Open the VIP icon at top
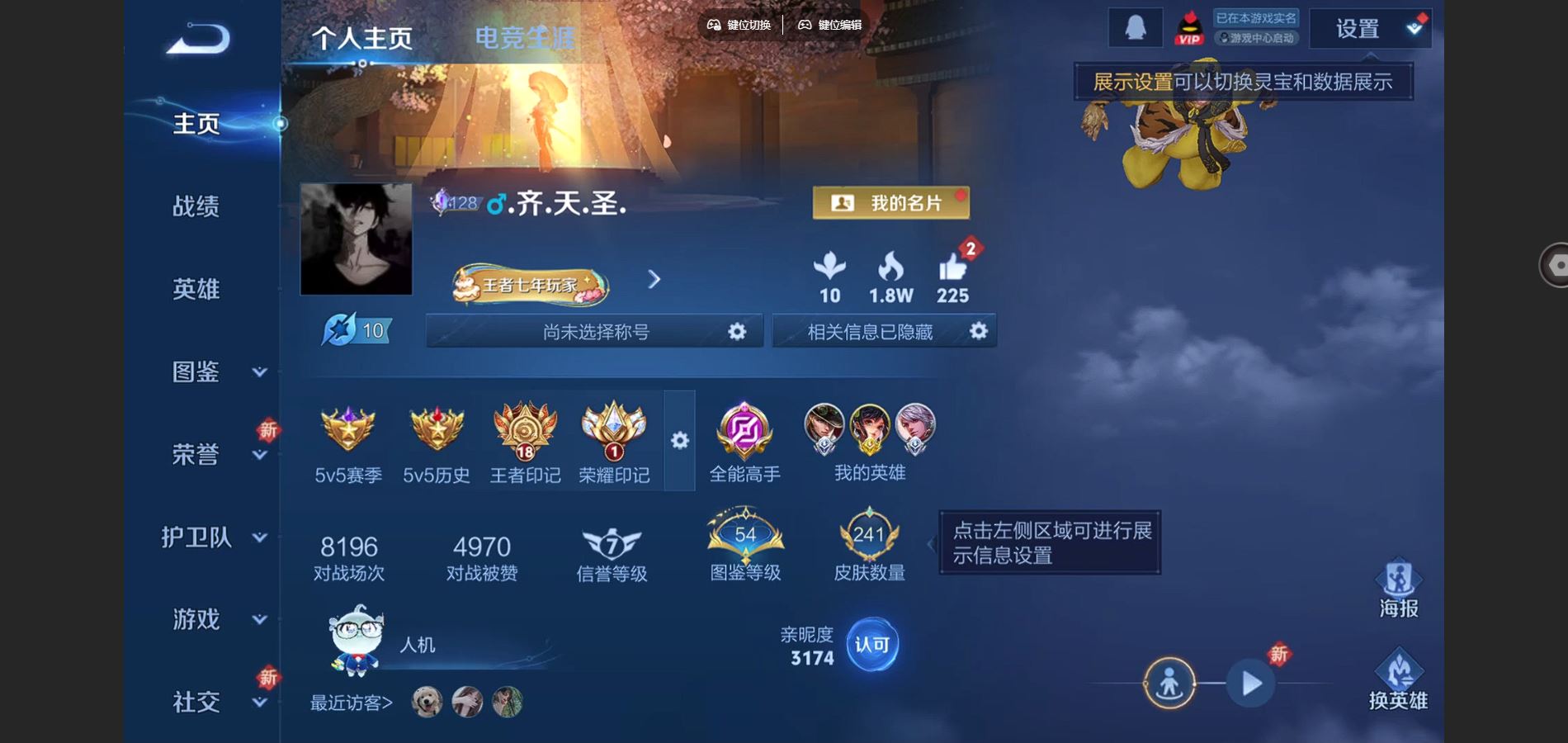Viewport: 1568px width, 743px height. [x=1188, y=26]
